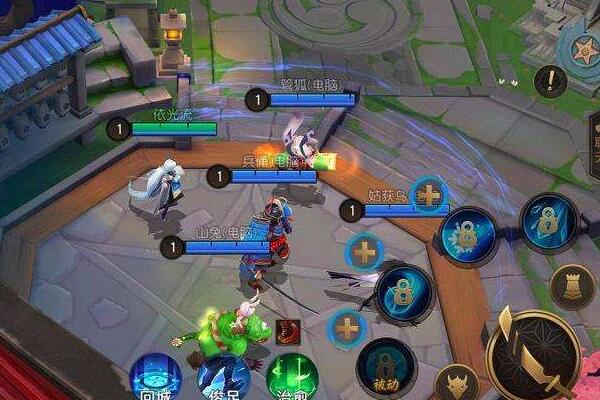The width and height of the screenshot is (600, 400).
Task: Open the exclamation mark alert button
Action: tap(550, 80)
